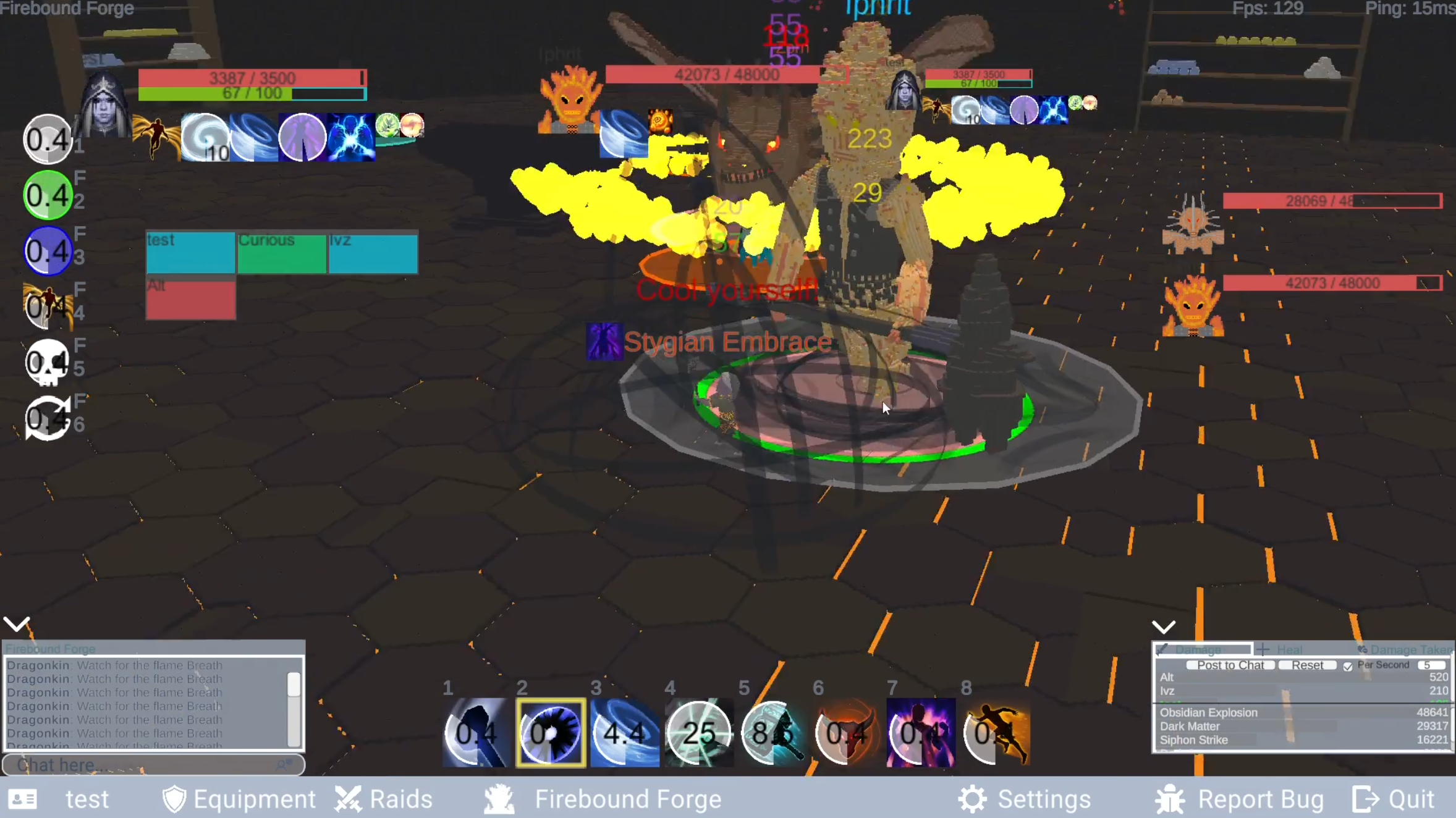Collapse the chat panel with the down chevron
Viewport: 1456px width, 818px height.
coord(17,623)
